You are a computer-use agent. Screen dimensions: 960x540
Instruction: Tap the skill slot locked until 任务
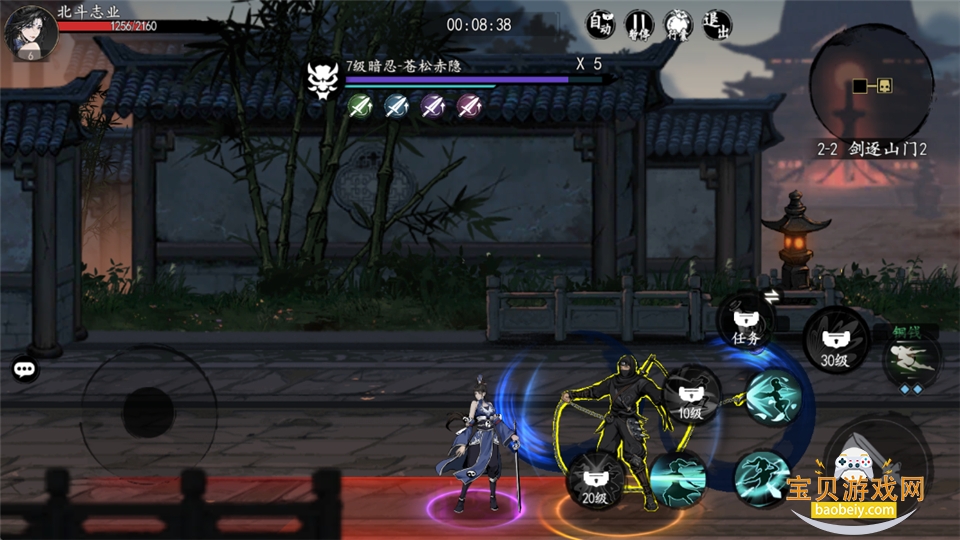(745, 322)
